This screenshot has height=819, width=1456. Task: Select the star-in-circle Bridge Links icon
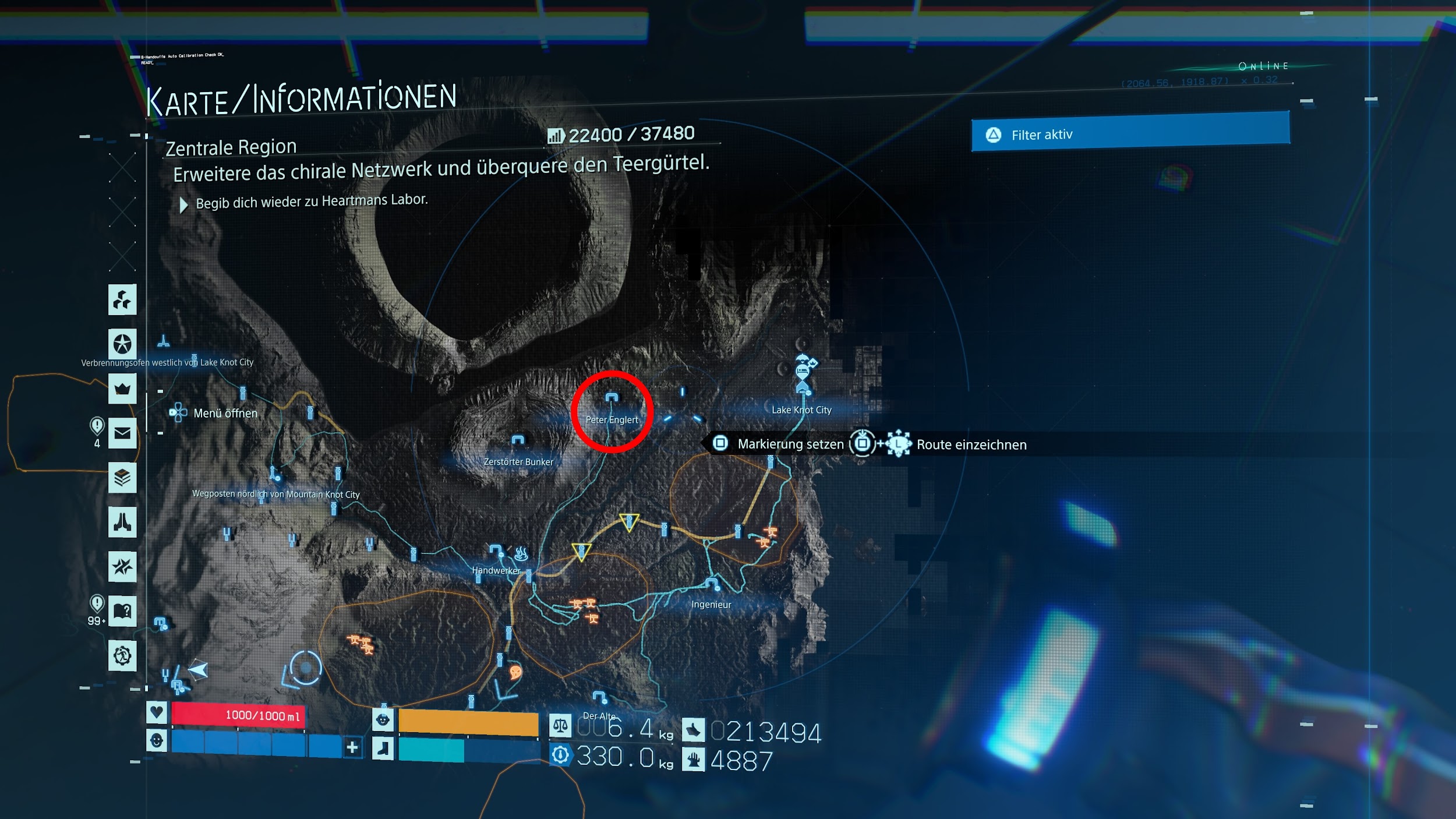pyautogui.click(x=122, y=344)
